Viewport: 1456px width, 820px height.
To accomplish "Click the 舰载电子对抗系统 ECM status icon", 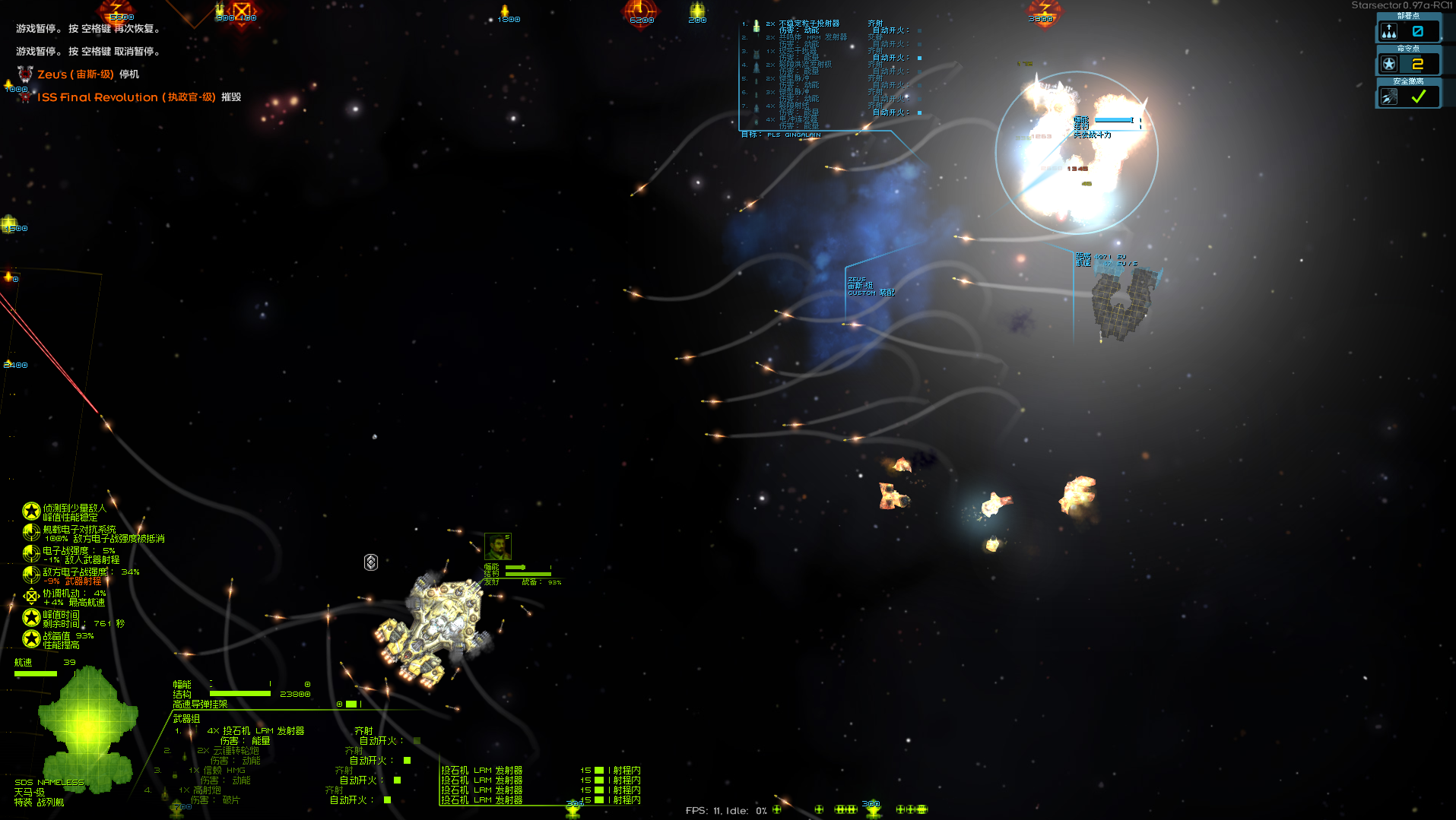I will pyautogui.click(x=31, y=533).
